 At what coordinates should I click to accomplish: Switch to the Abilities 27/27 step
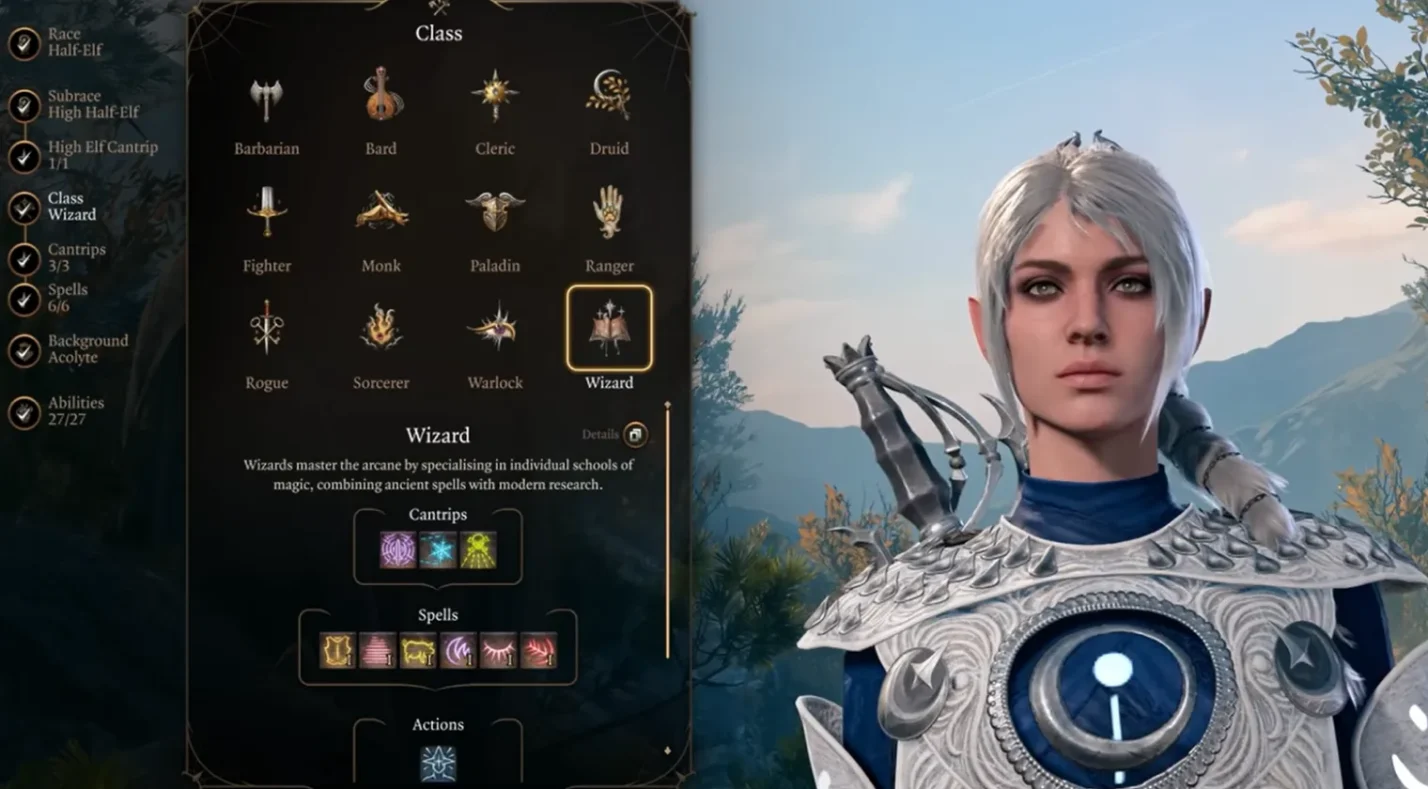coord(25,412)
